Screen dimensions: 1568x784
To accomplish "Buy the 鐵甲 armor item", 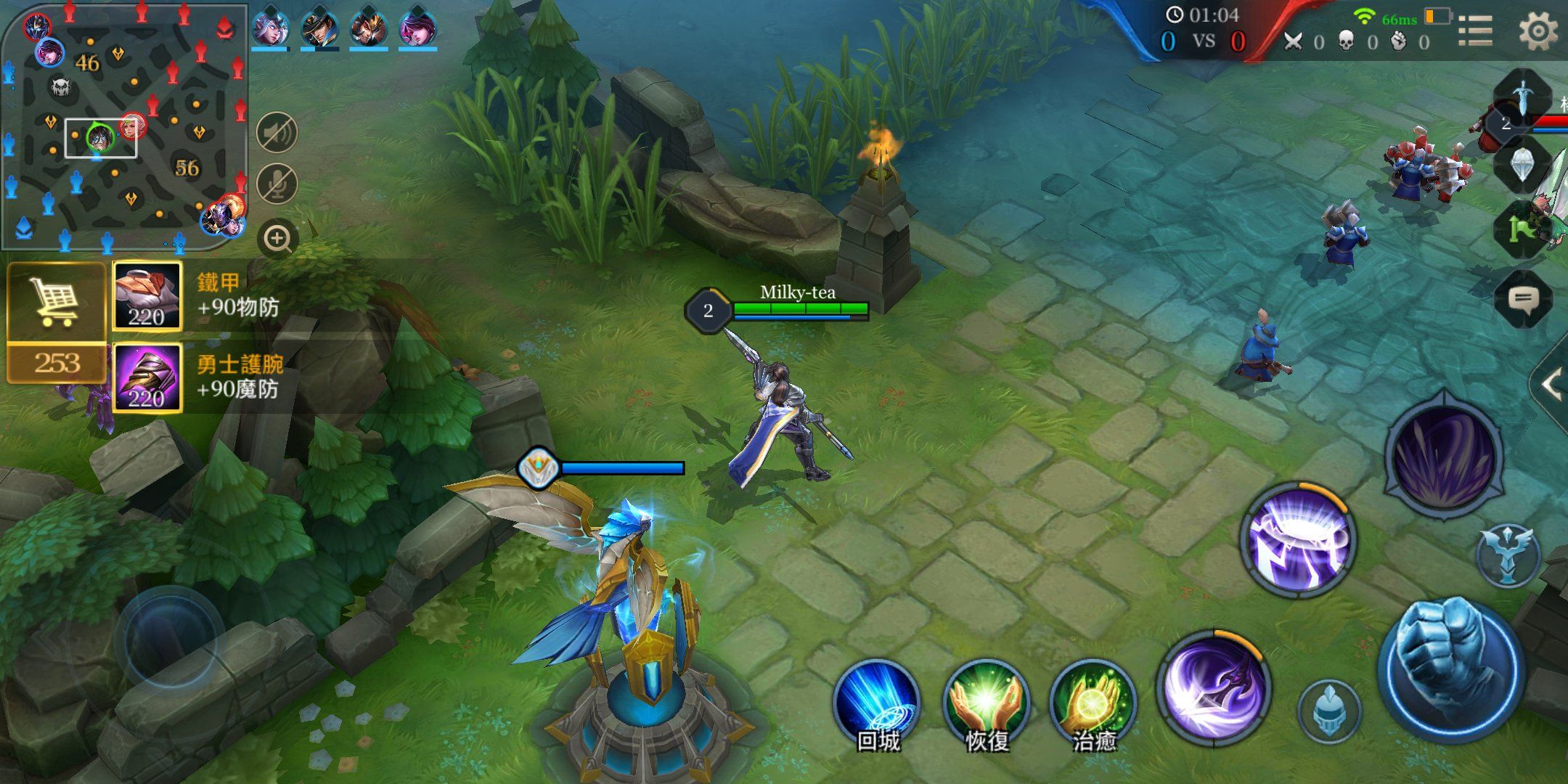I will [147, 296].
